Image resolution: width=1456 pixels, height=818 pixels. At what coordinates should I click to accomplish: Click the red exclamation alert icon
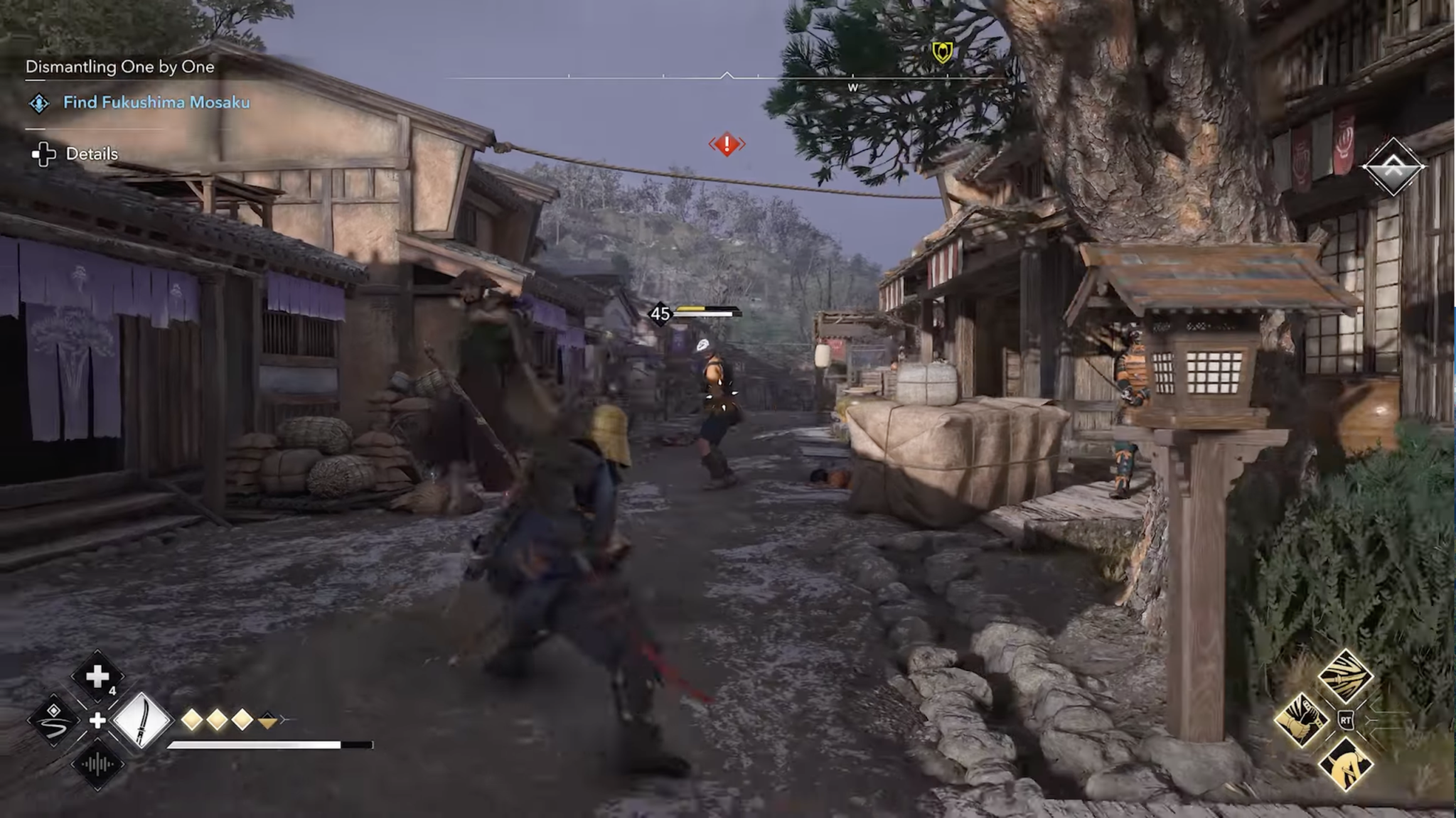pos(727,144)
